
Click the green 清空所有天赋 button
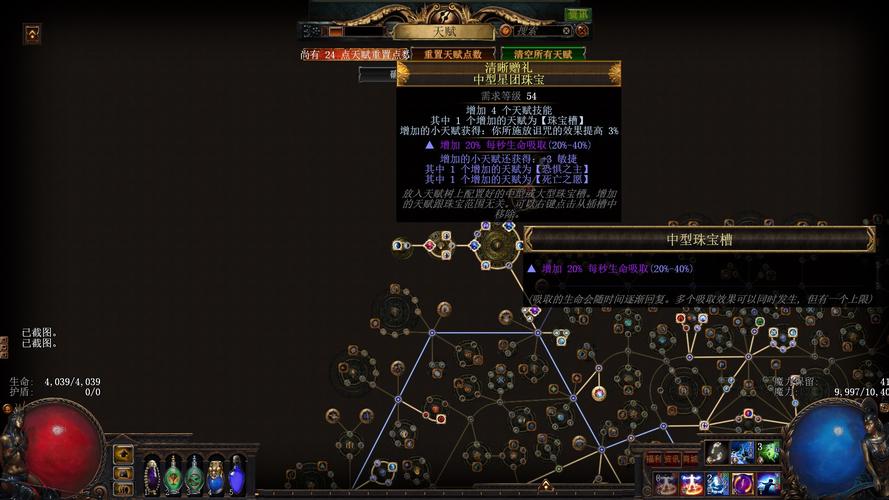pos(543,54)
